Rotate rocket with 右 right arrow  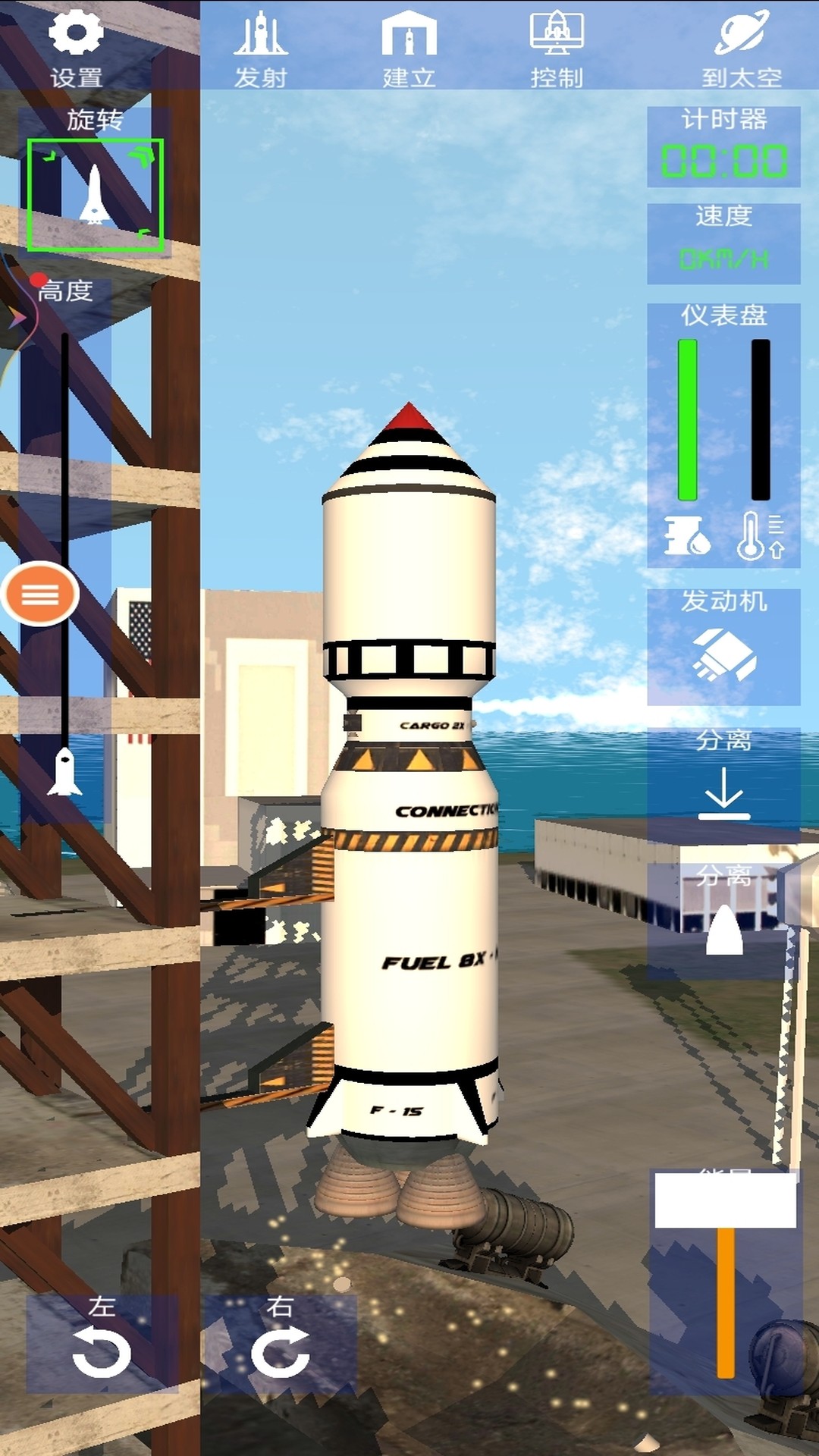280,1344
